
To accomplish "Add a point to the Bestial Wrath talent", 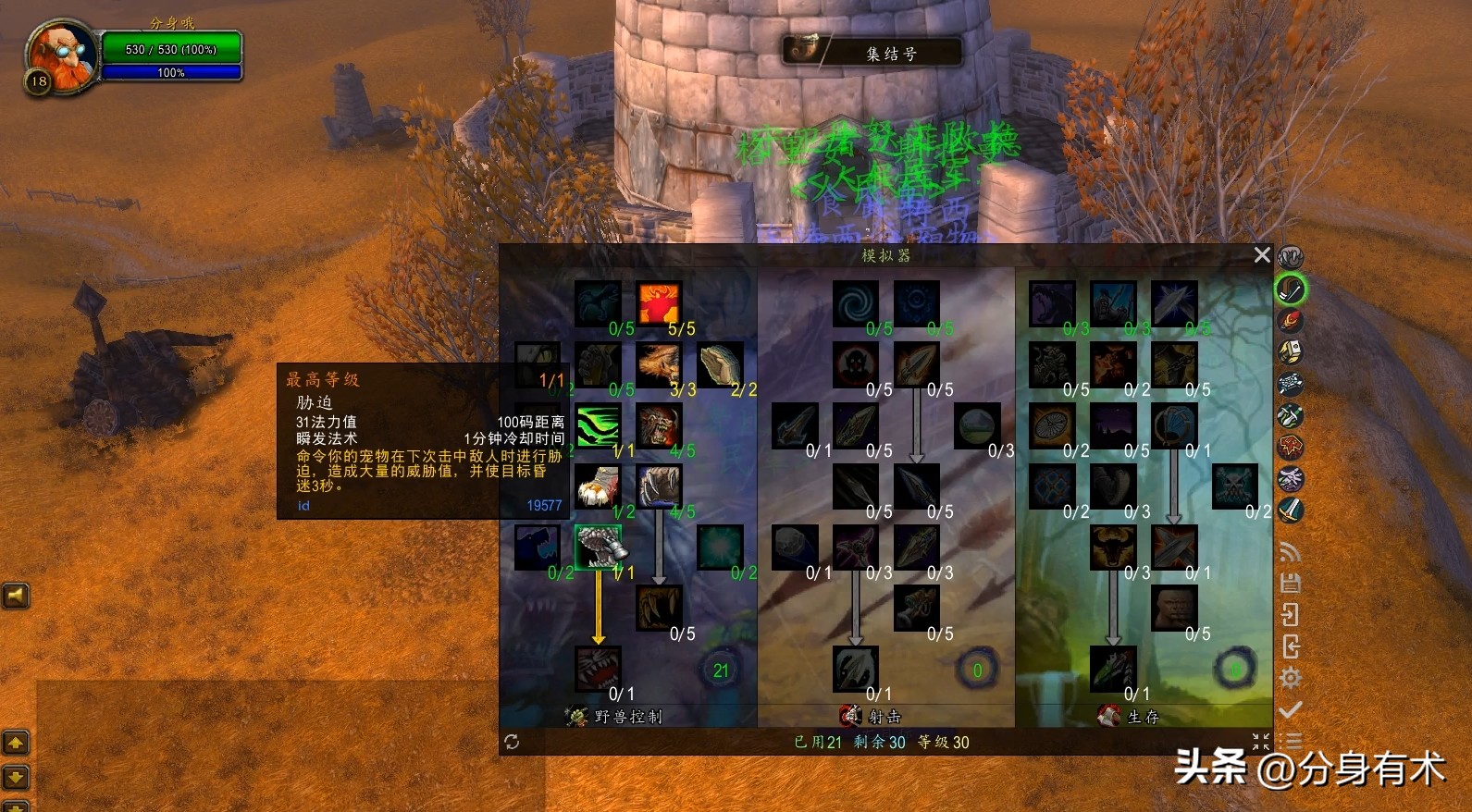I will click(598, 668).
